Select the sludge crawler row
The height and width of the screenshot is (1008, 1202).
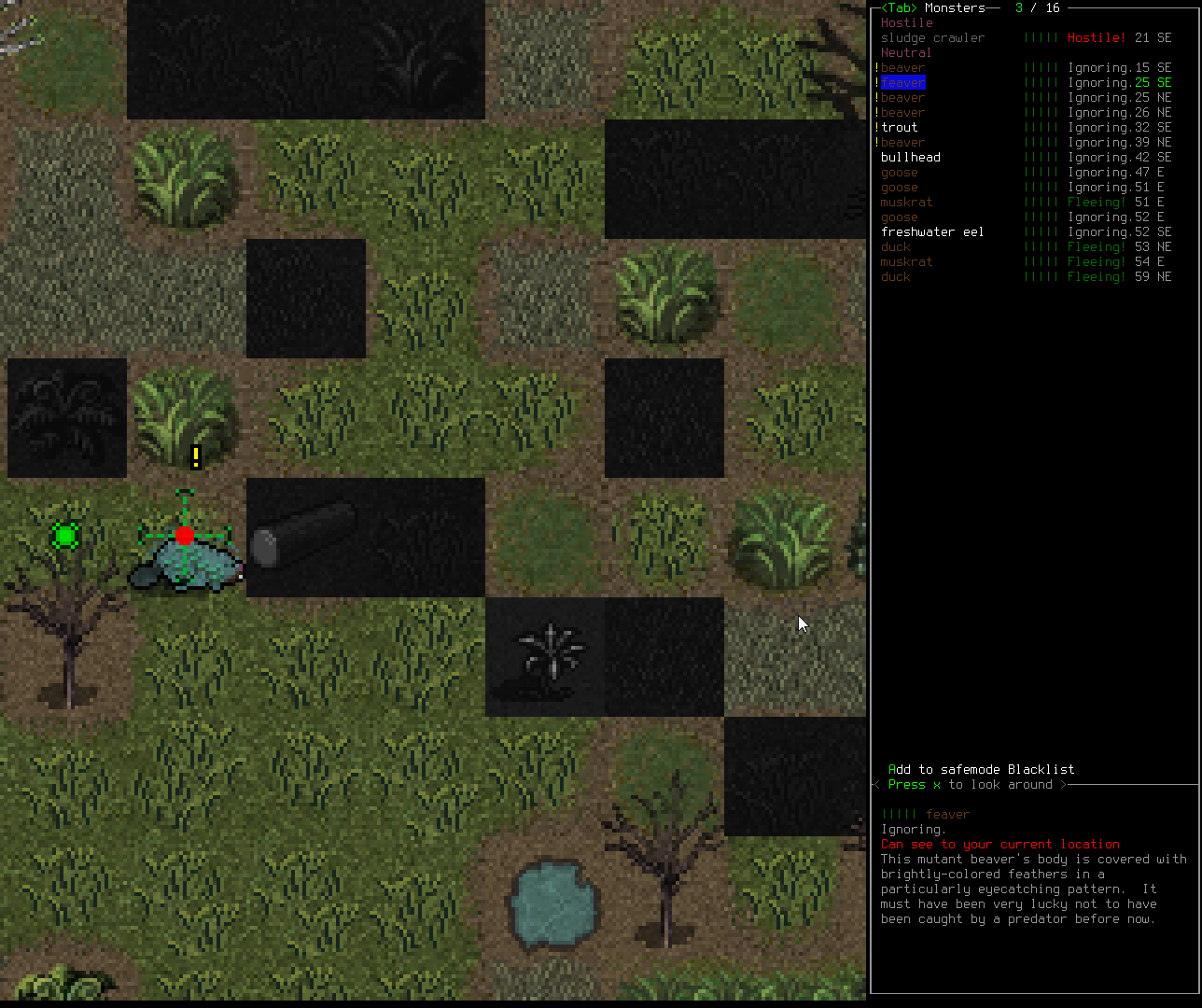(932, 38)
